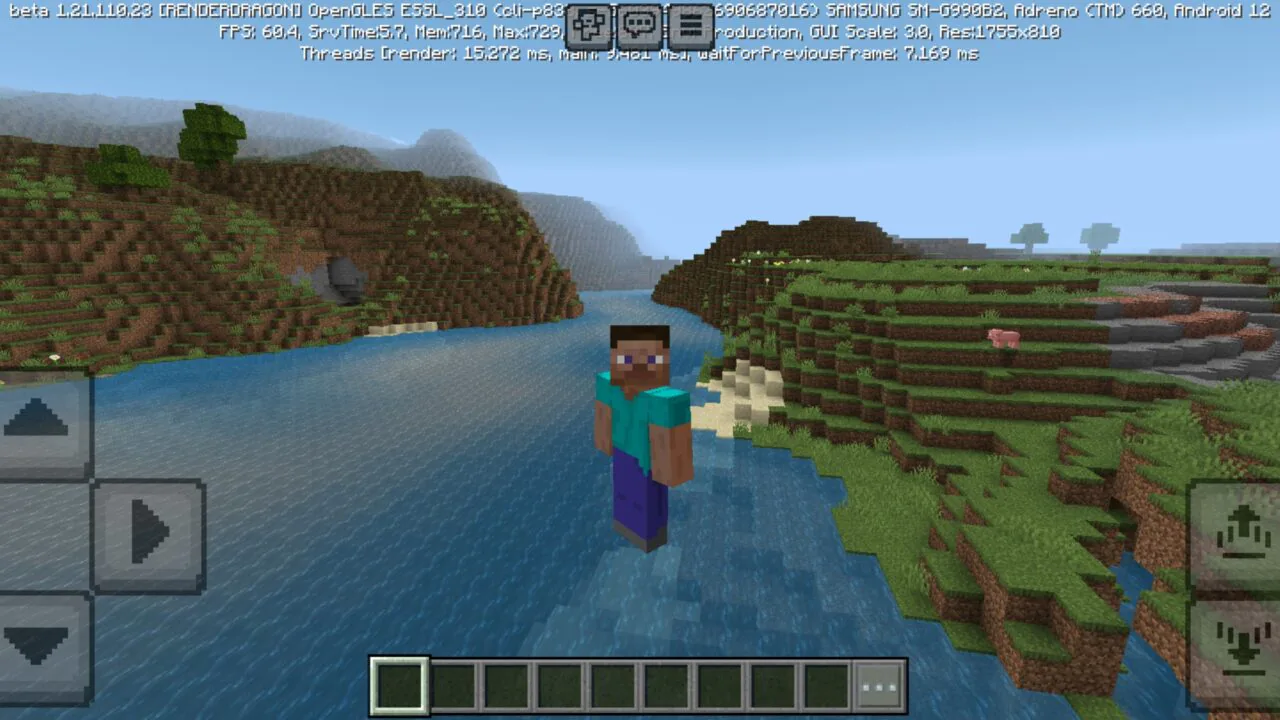
Task: Select the second hotbar slot
Action: (452, 684)
